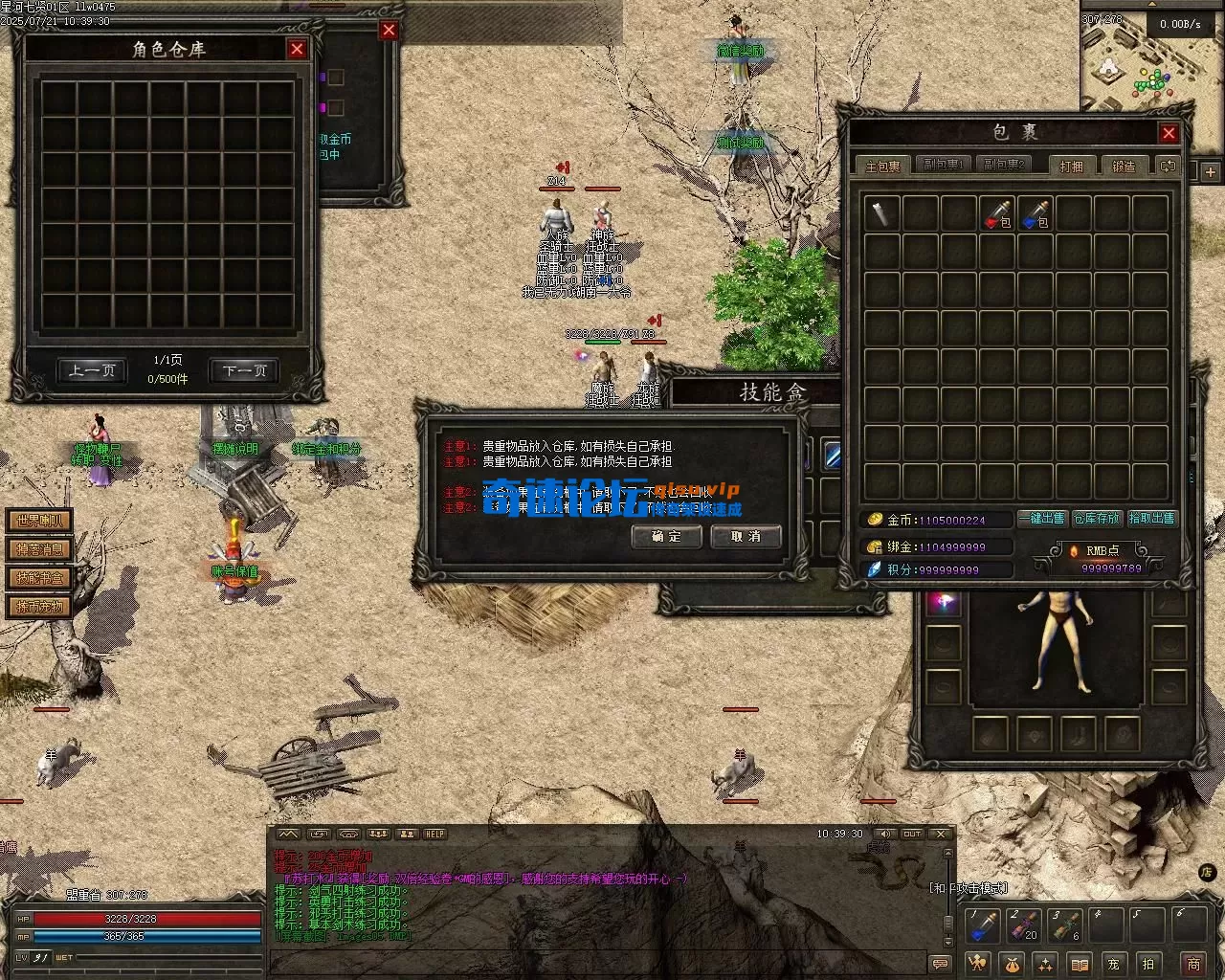The height and width of the screenshot is (980, 1225).
Task: Select the red potion pack in the bag
Action: click(x=996, y=213)
